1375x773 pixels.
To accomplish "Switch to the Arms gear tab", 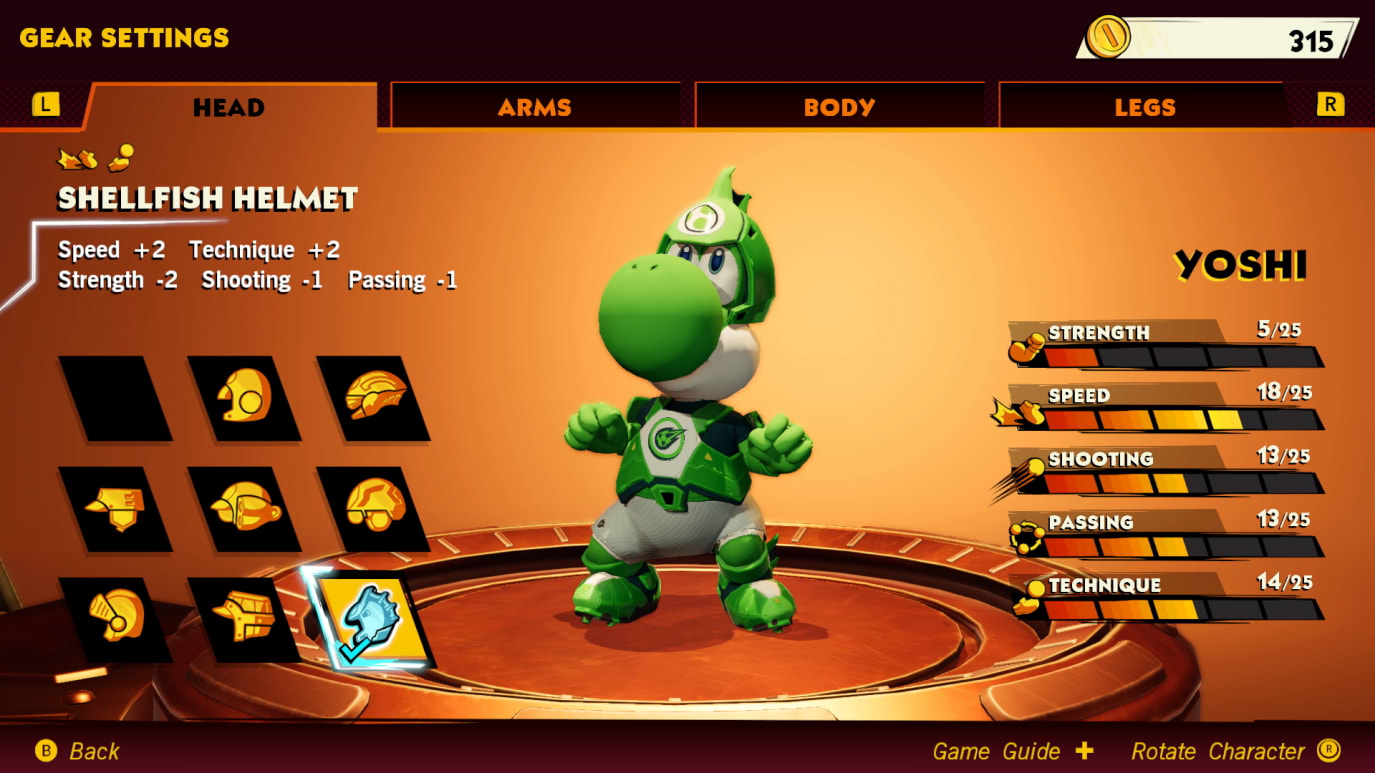I will (535, 107).
